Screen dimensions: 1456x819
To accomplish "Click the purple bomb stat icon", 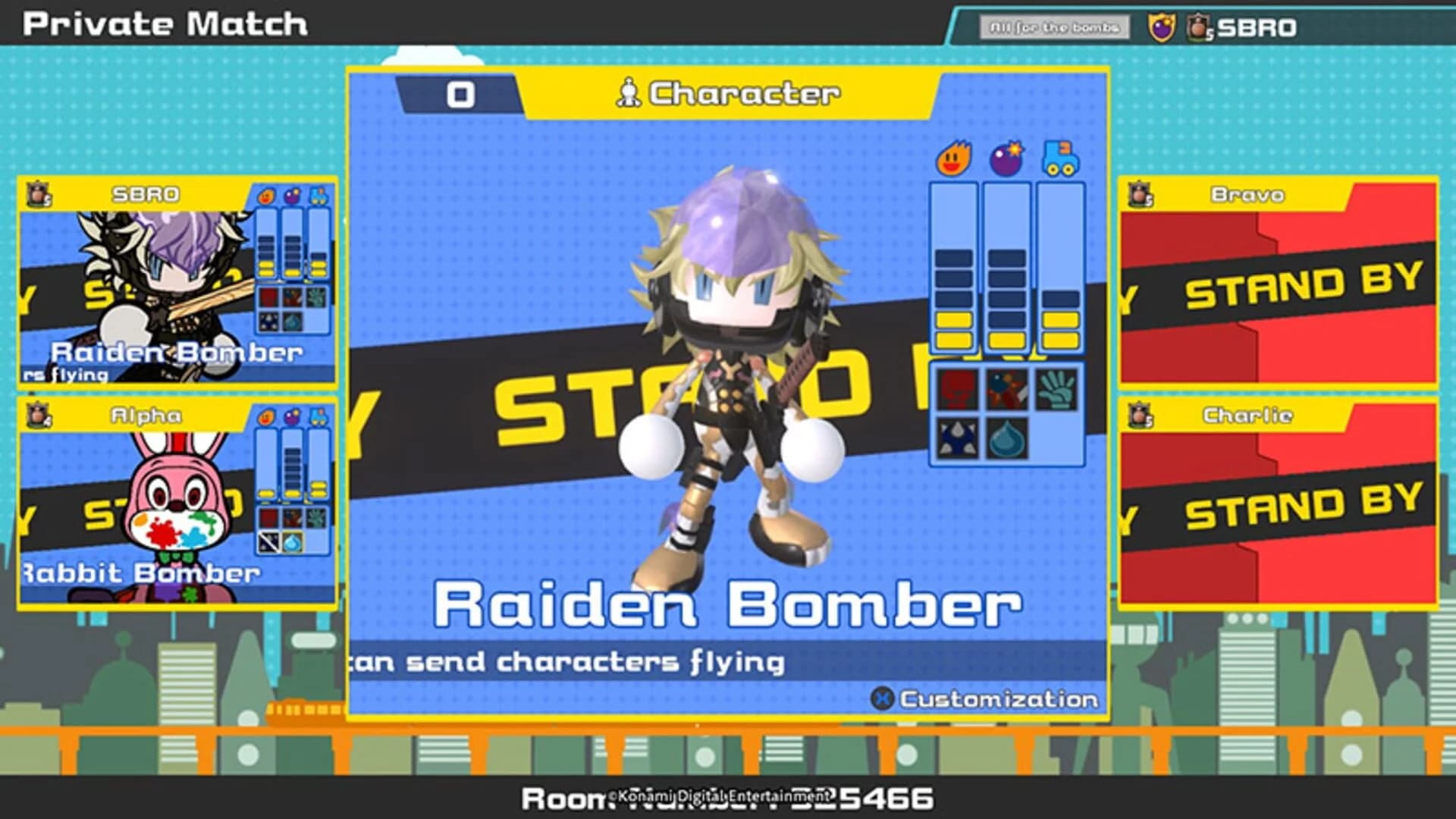I will coord(1006,156).
